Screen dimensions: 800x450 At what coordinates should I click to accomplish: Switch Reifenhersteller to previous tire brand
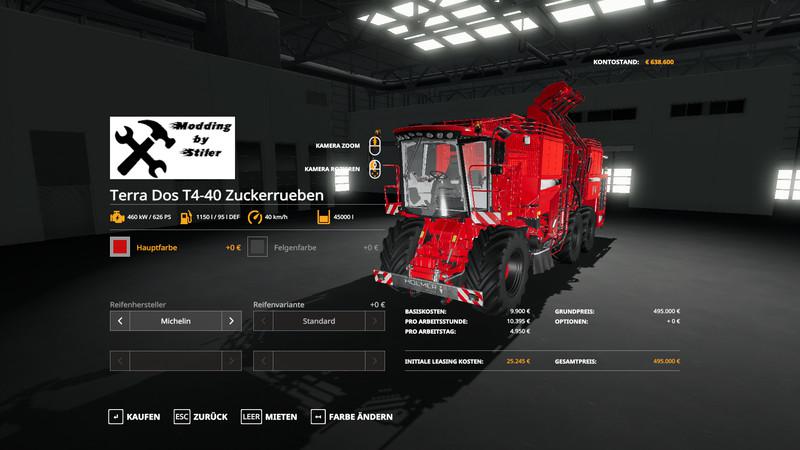pyautogui.click(x=120, y=321)
